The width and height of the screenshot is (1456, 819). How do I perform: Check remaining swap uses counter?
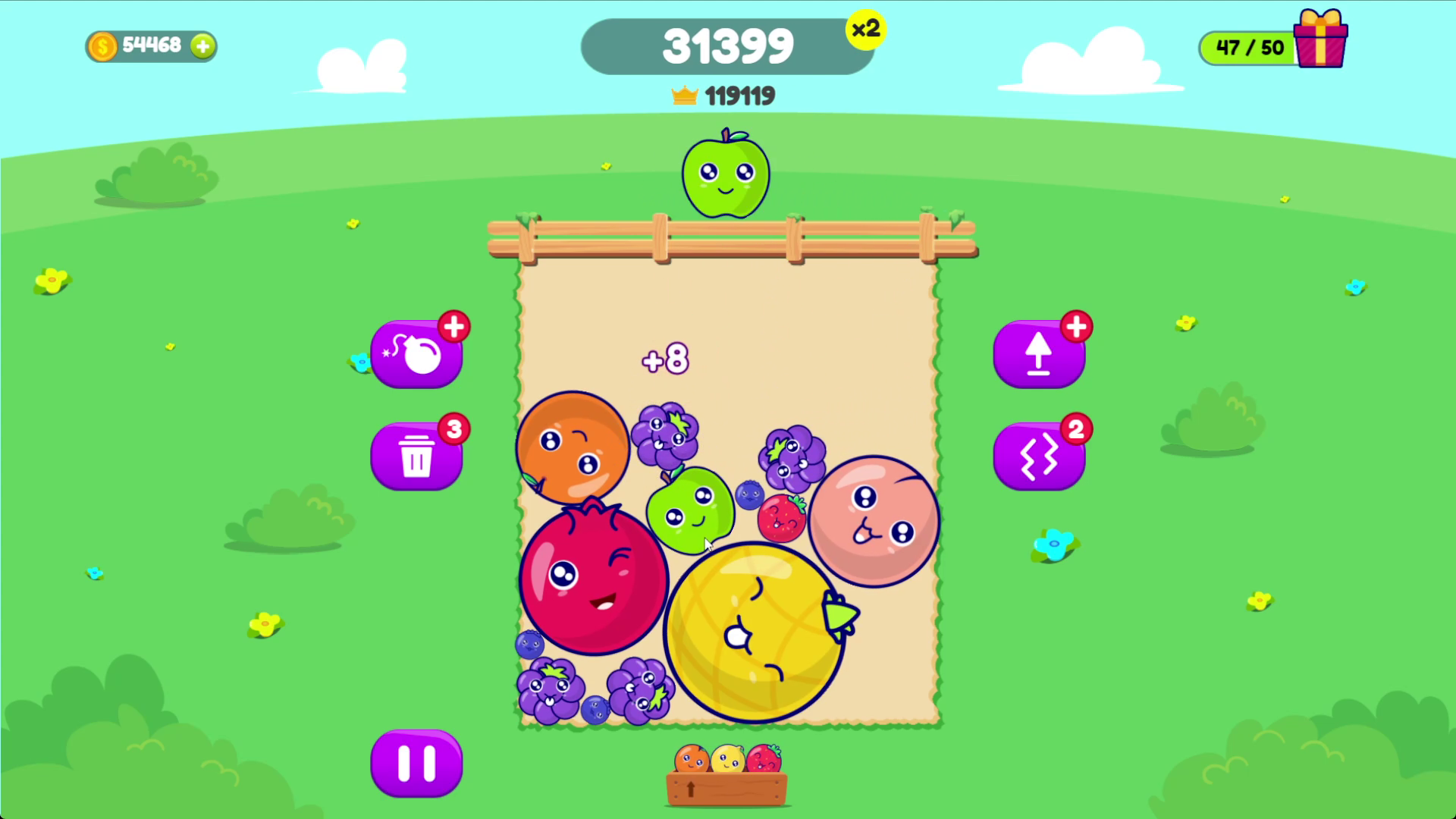click(1076, 428)
